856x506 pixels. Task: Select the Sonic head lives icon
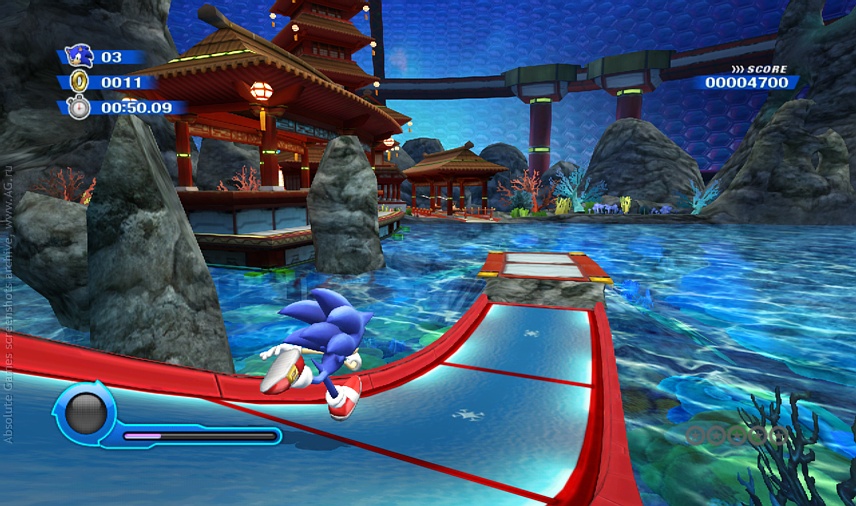tap(77, 56)
